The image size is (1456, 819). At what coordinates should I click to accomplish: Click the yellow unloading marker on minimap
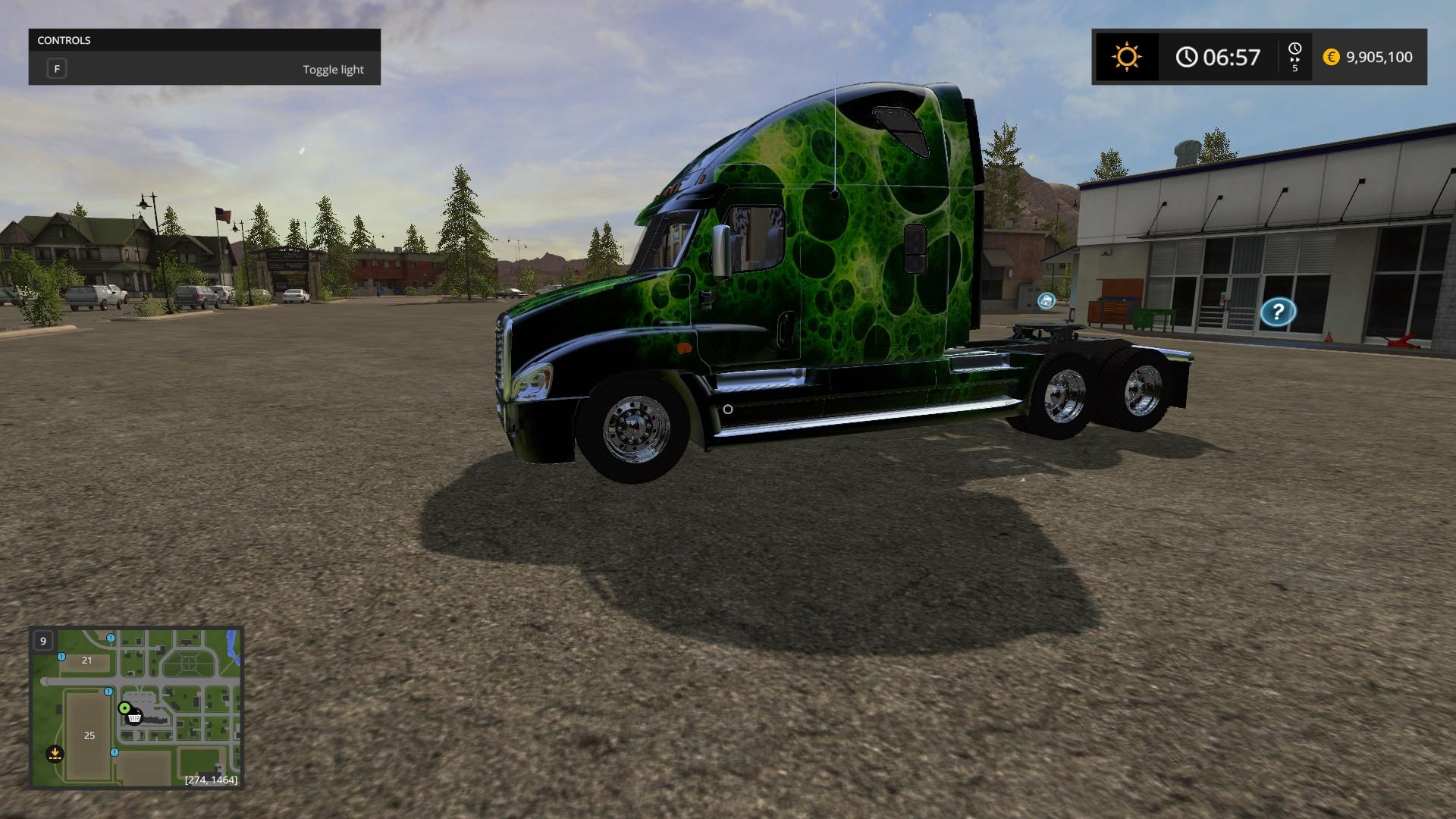click(54, 754)
